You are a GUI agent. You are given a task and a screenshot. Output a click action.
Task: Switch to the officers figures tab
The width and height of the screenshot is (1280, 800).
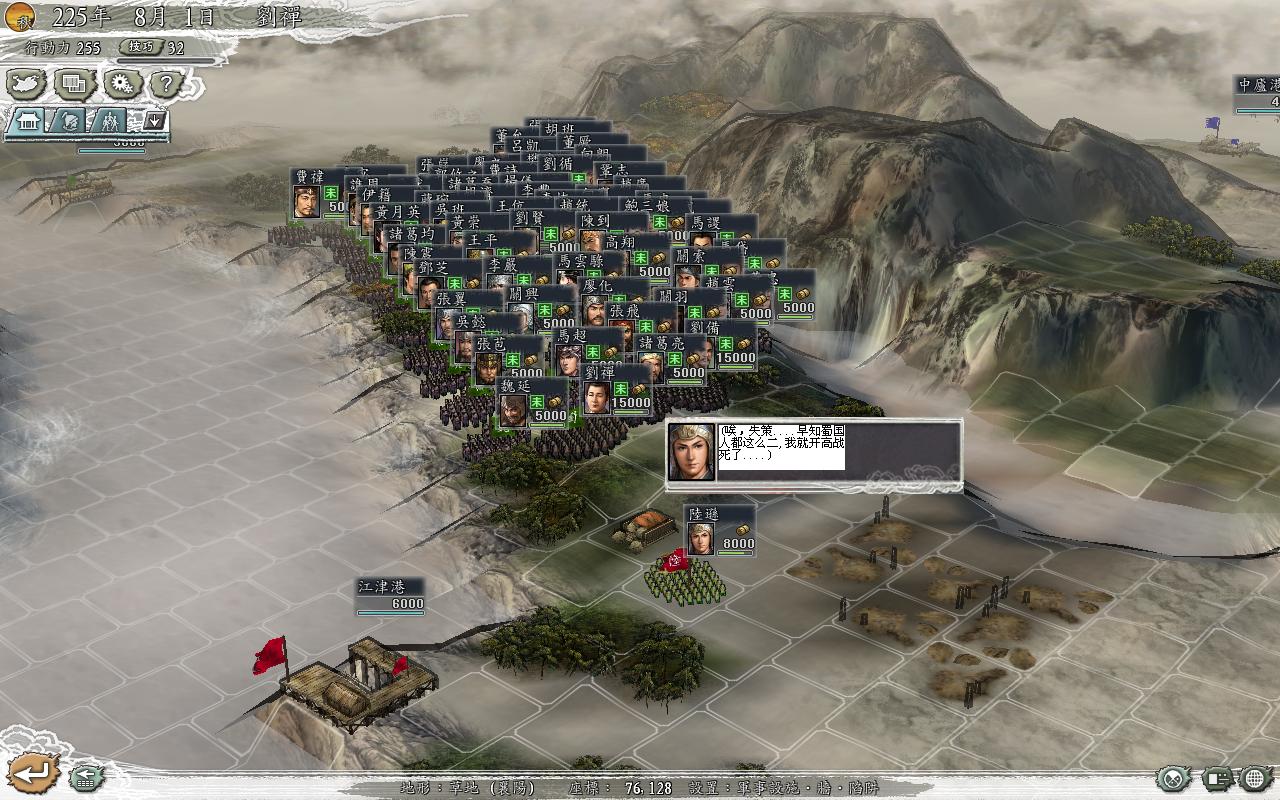click(112, 121)
